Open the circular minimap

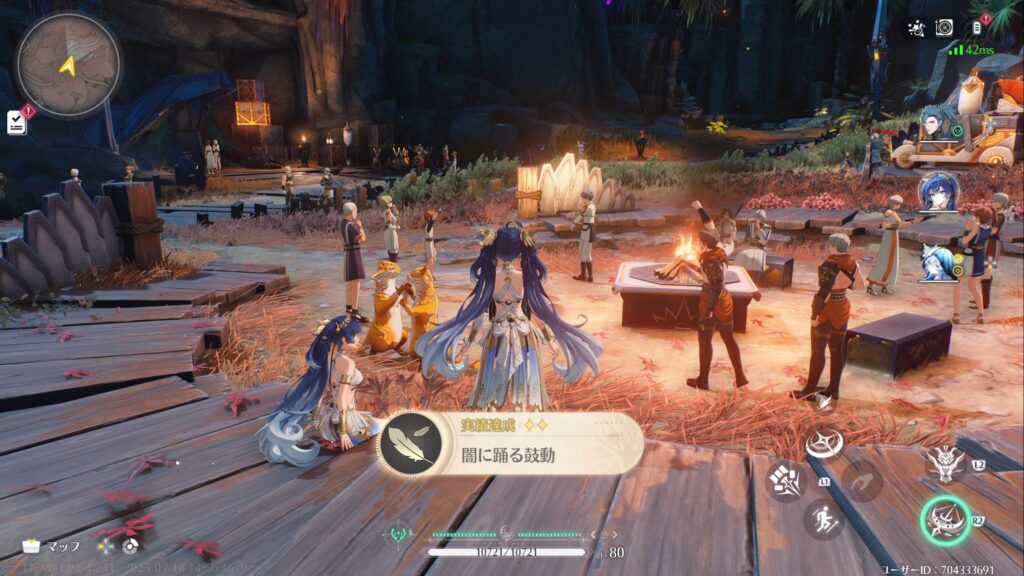pos(68,65)
